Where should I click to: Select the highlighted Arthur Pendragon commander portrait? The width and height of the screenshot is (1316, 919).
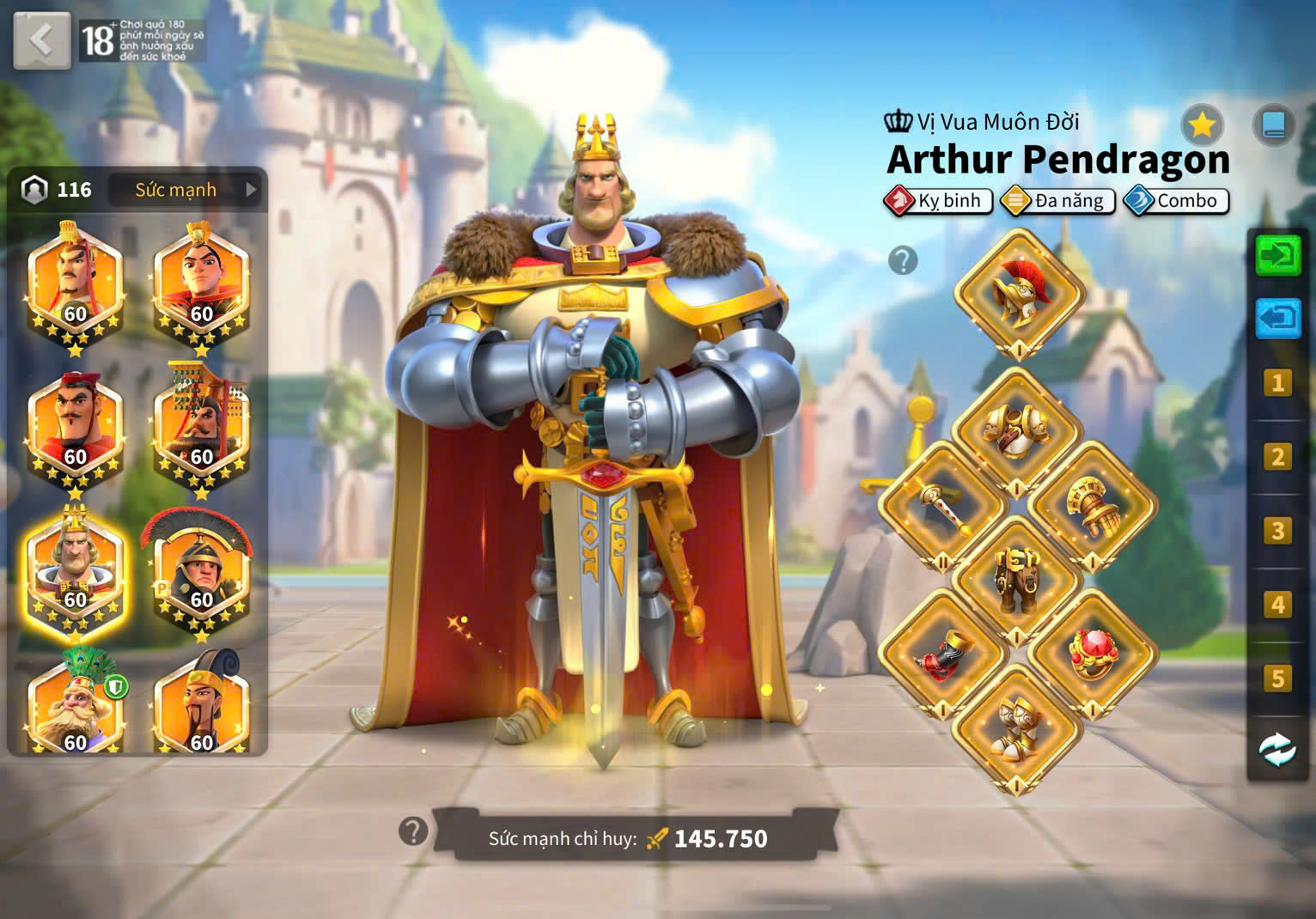(x=75, y=570)
